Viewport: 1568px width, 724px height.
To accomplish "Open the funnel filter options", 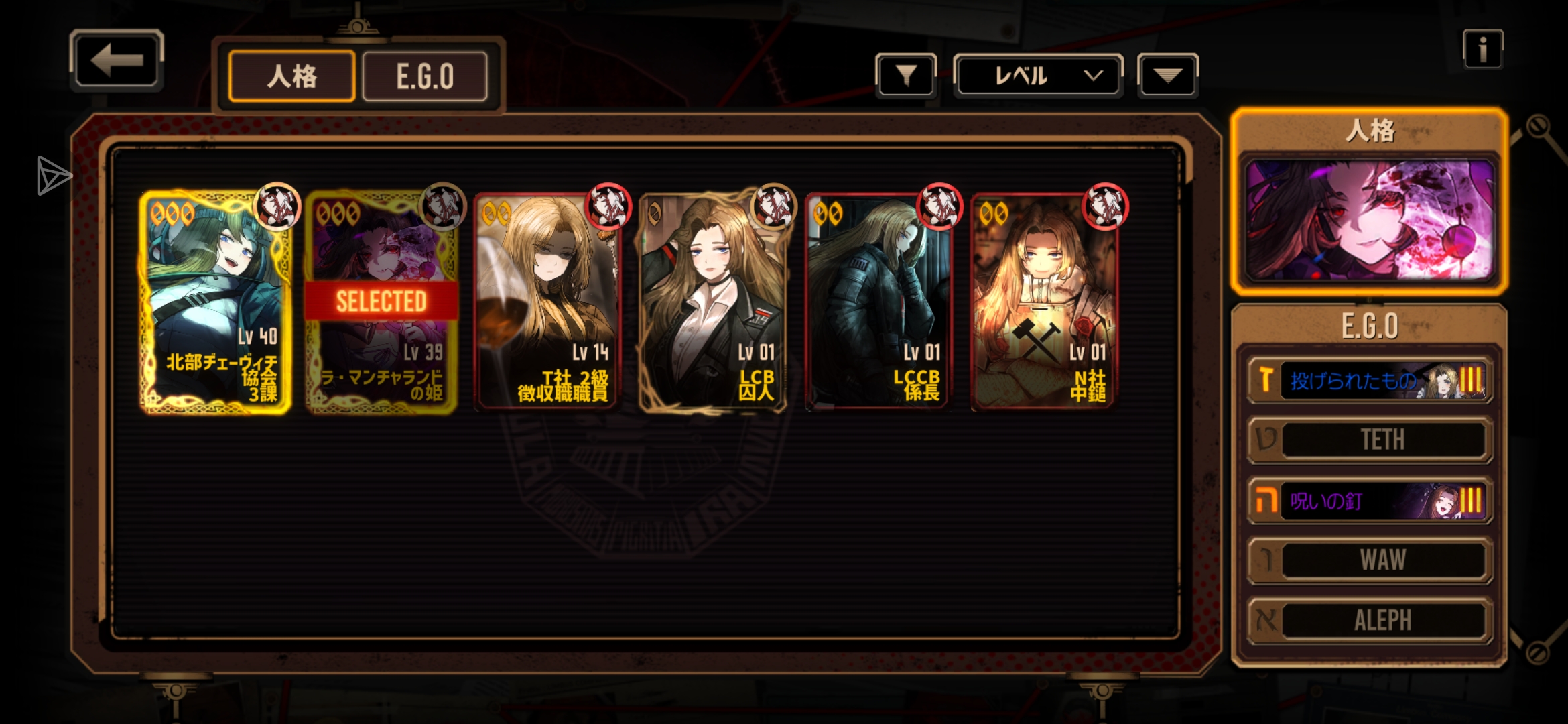I will [905, 76].
